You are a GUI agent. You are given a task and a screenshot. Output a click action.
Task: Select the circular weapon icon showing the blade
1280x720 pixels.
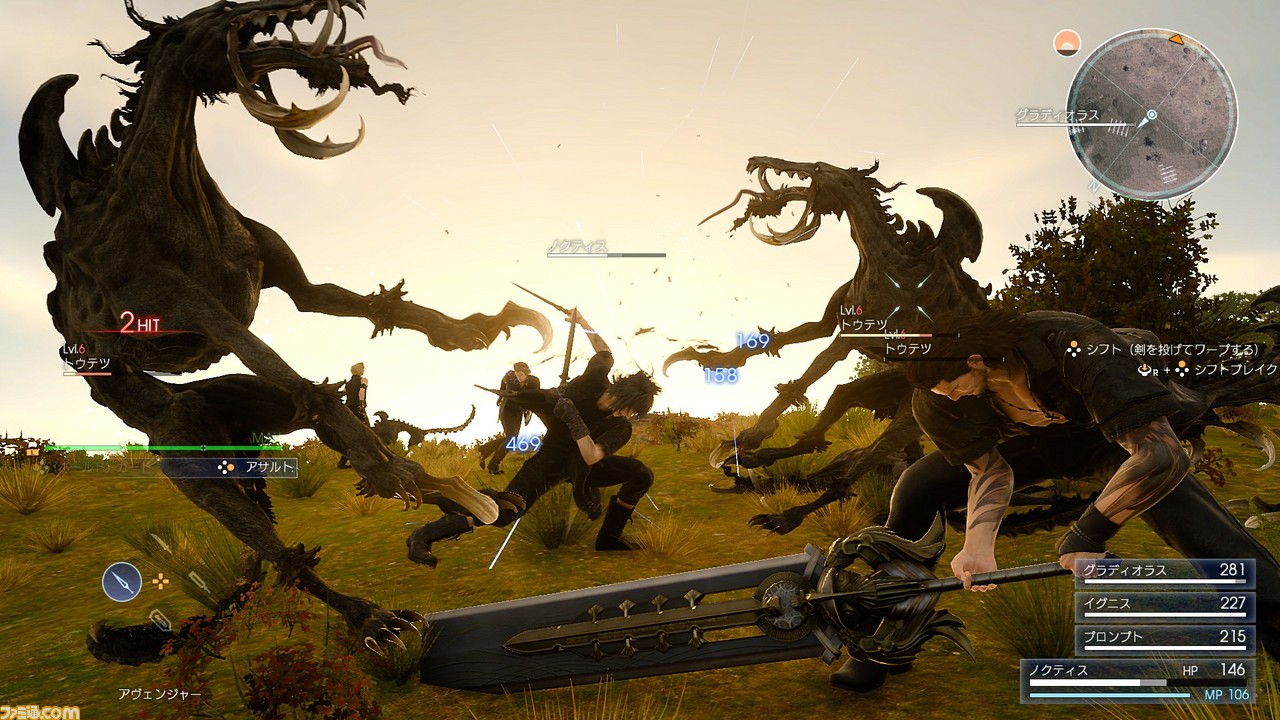point(122,581)
